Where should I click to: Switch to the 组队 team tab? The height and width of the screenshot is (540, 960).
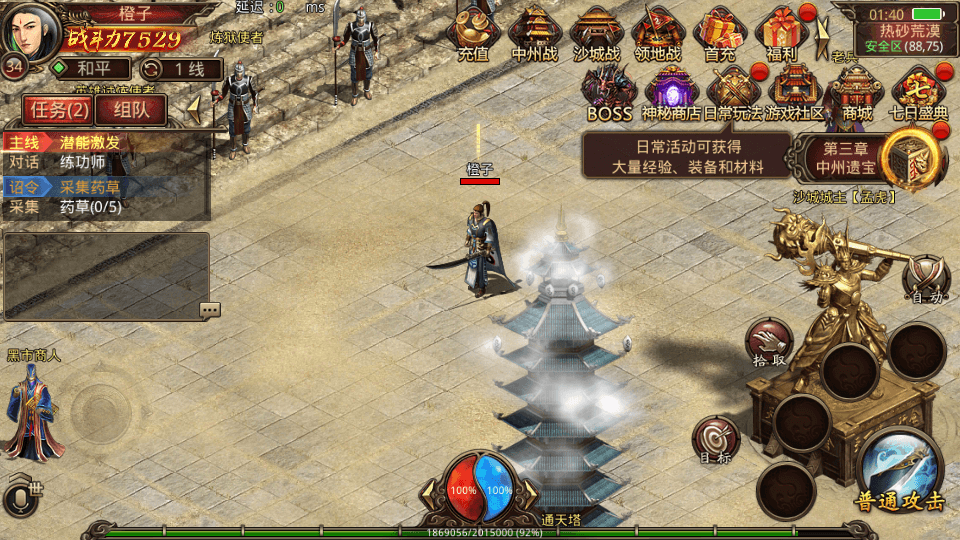click(x=131, y=110)
